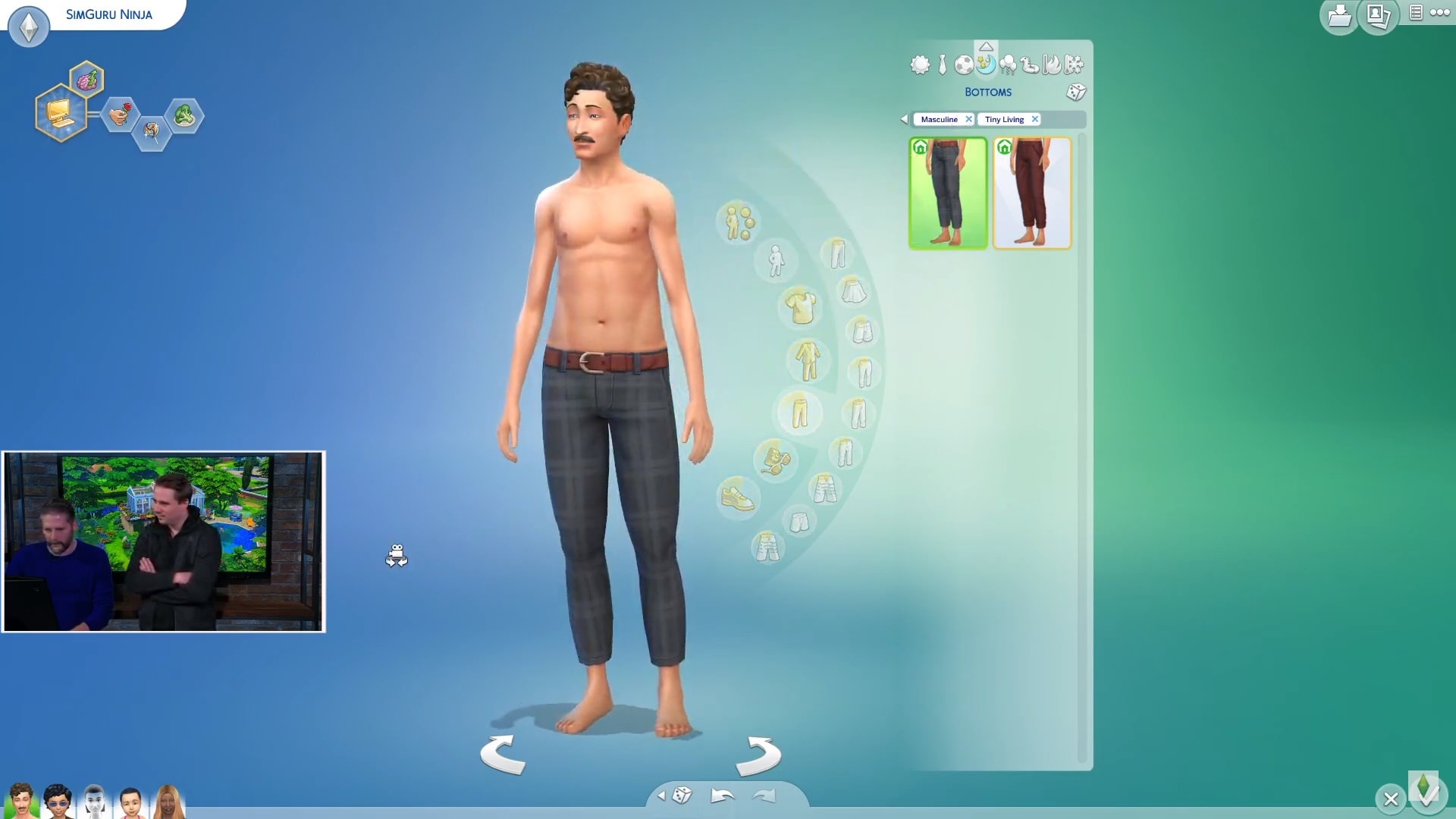Open the three-dots game options menu

(1440, 12)
